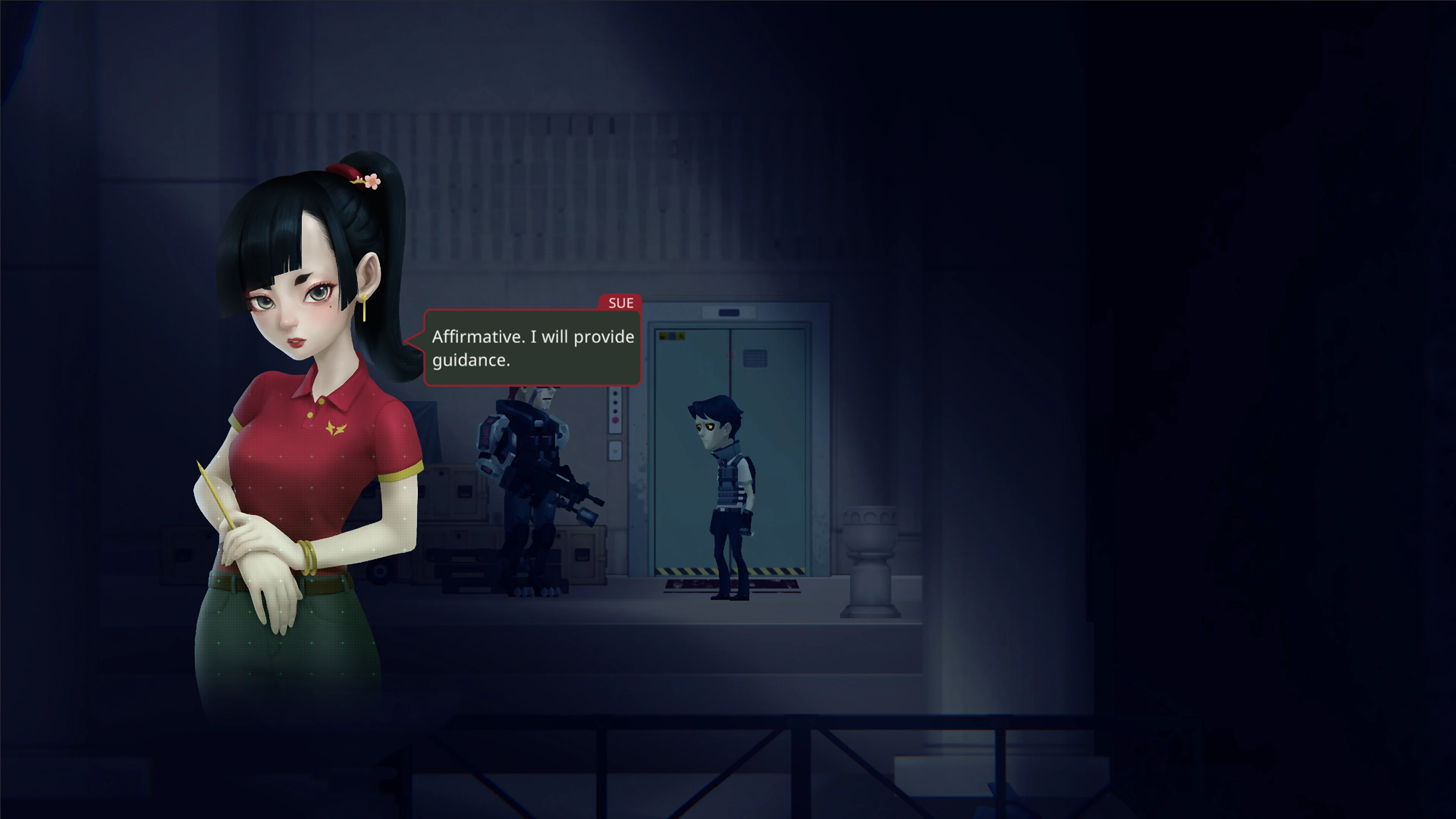This screenshot has height=819, width=1456.
Task: Click the vent grille on the elevator door
Action: pyautogui.click(x=755, y=358)
